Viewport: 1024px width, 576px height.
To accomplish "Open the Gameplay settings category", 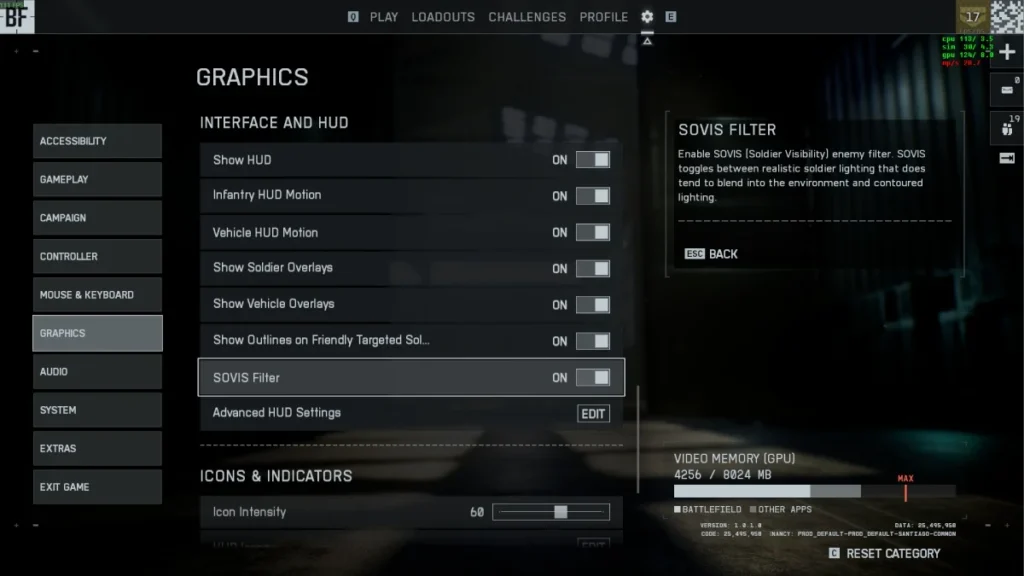I will [97, 180].
